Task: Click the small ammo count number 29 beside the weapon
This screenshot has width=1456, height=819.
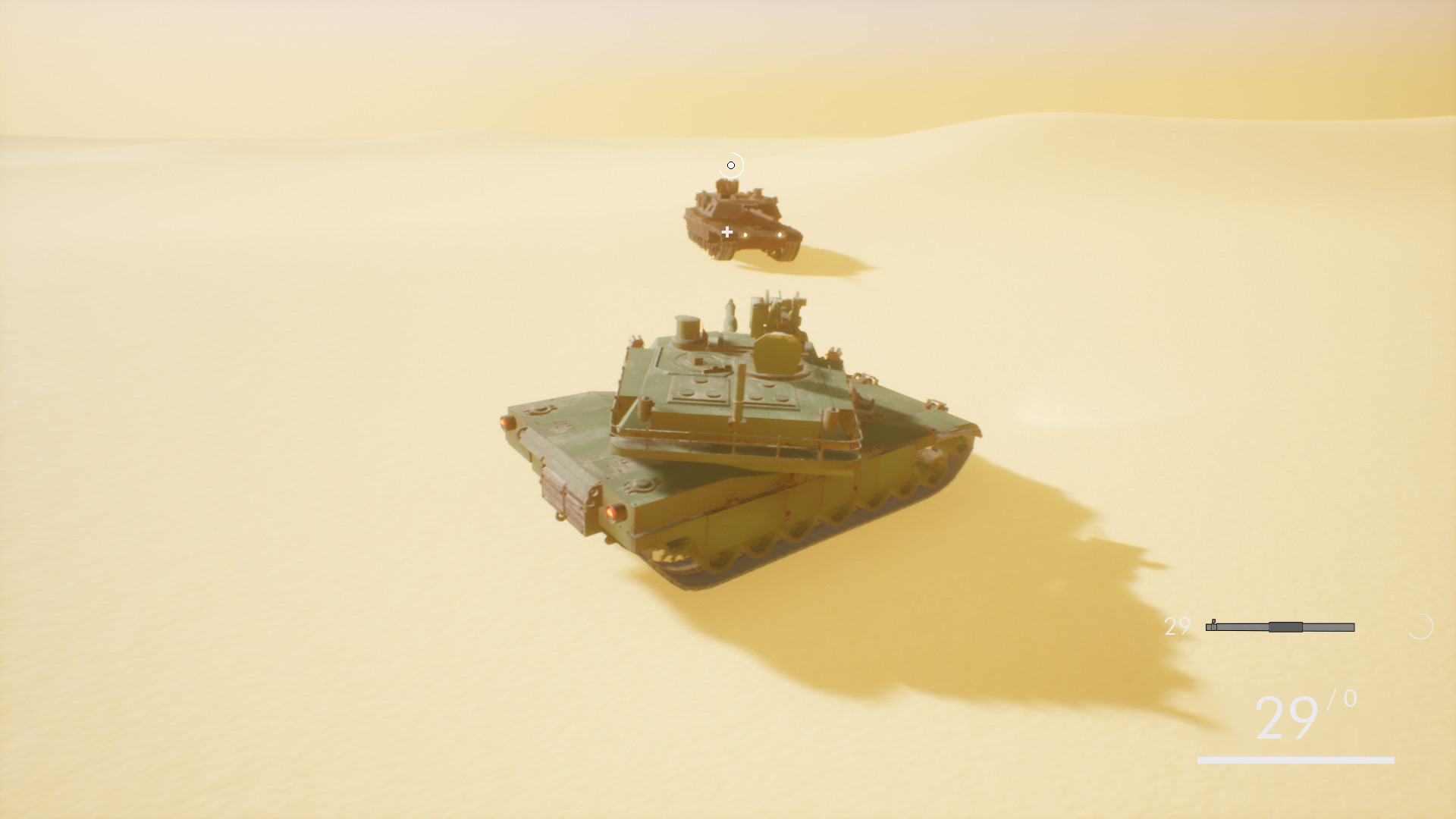Action: pyautogui.click(x=1176, y=627)
